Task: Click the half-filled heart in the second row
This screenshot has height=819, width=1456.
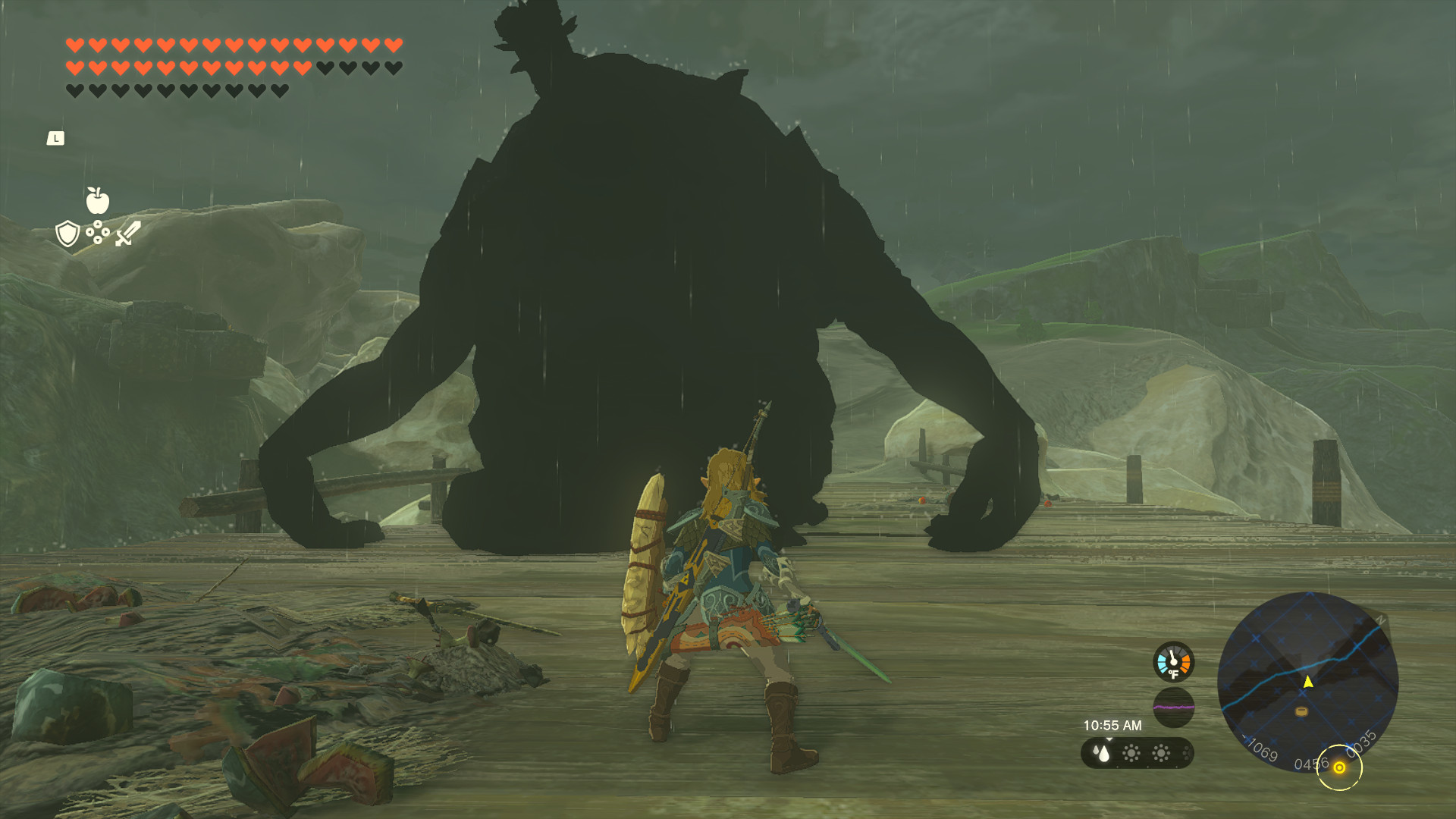Action: pos(302,68)
